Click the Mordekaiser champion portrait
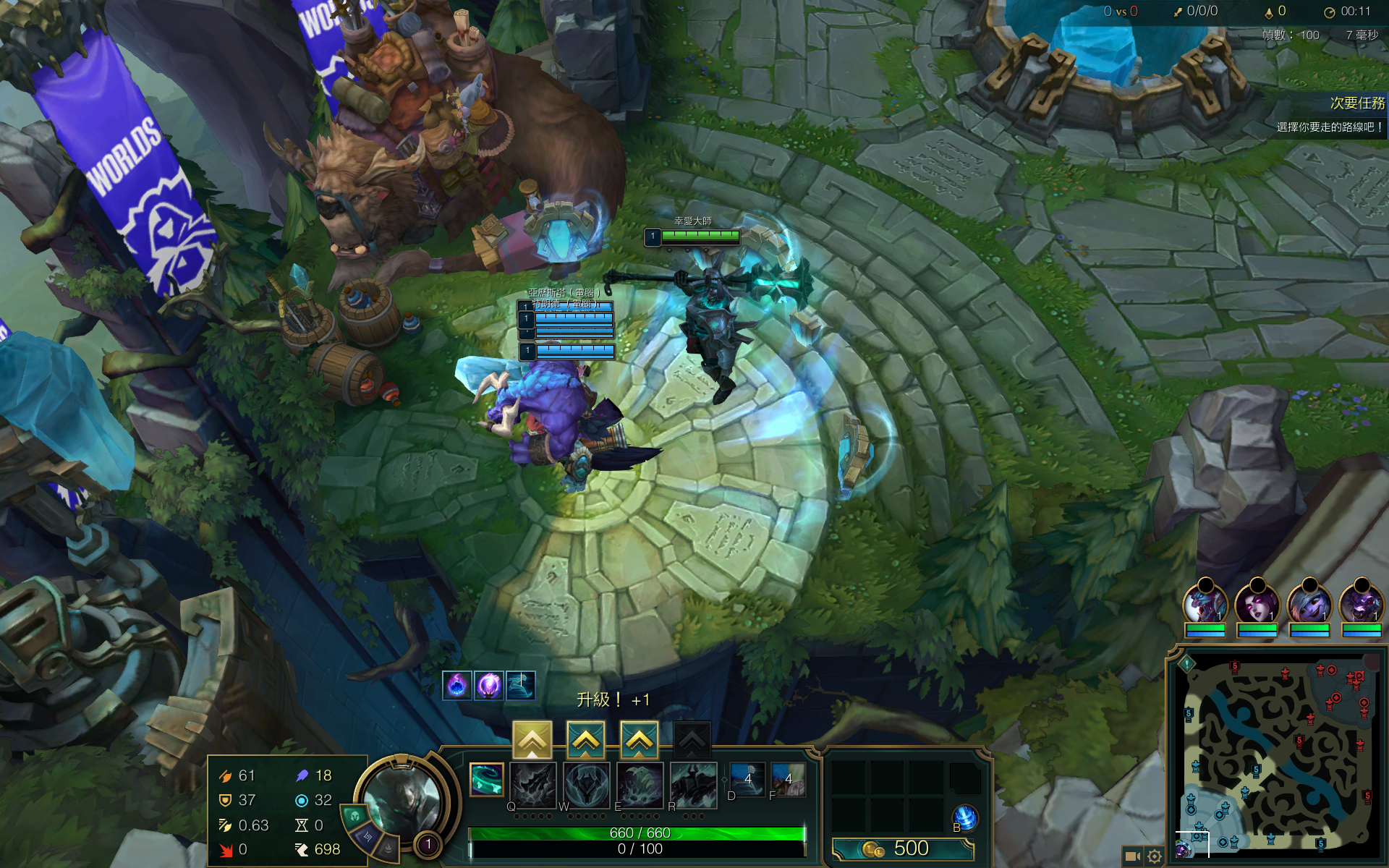Screen dimensions: 1389x868 click(403, 799)
